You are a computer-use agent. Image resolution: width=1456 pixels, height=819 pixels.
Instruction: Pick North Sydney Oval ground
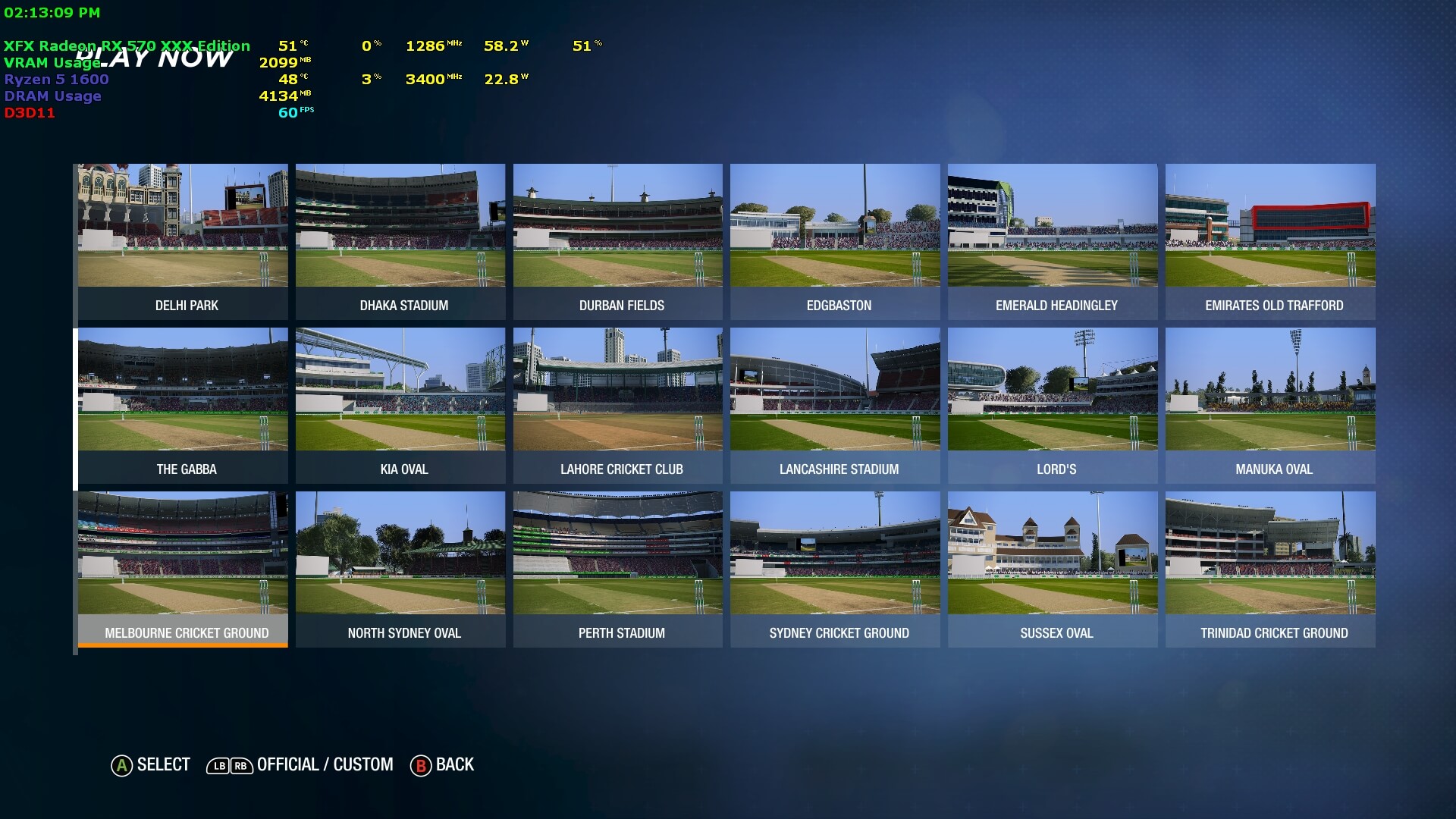pos(400,569)
